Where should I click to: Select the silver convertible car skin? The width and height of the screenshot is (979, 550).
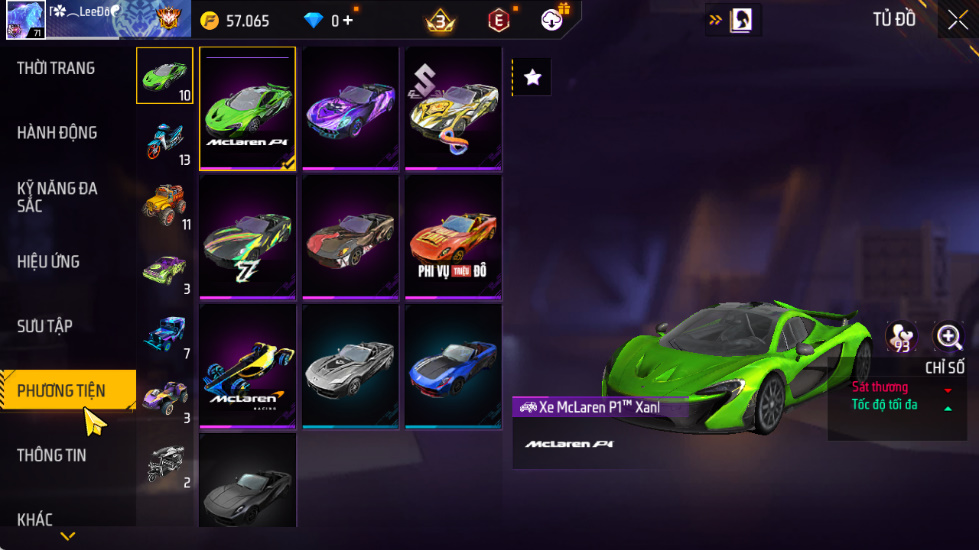(x=351, y=366)
